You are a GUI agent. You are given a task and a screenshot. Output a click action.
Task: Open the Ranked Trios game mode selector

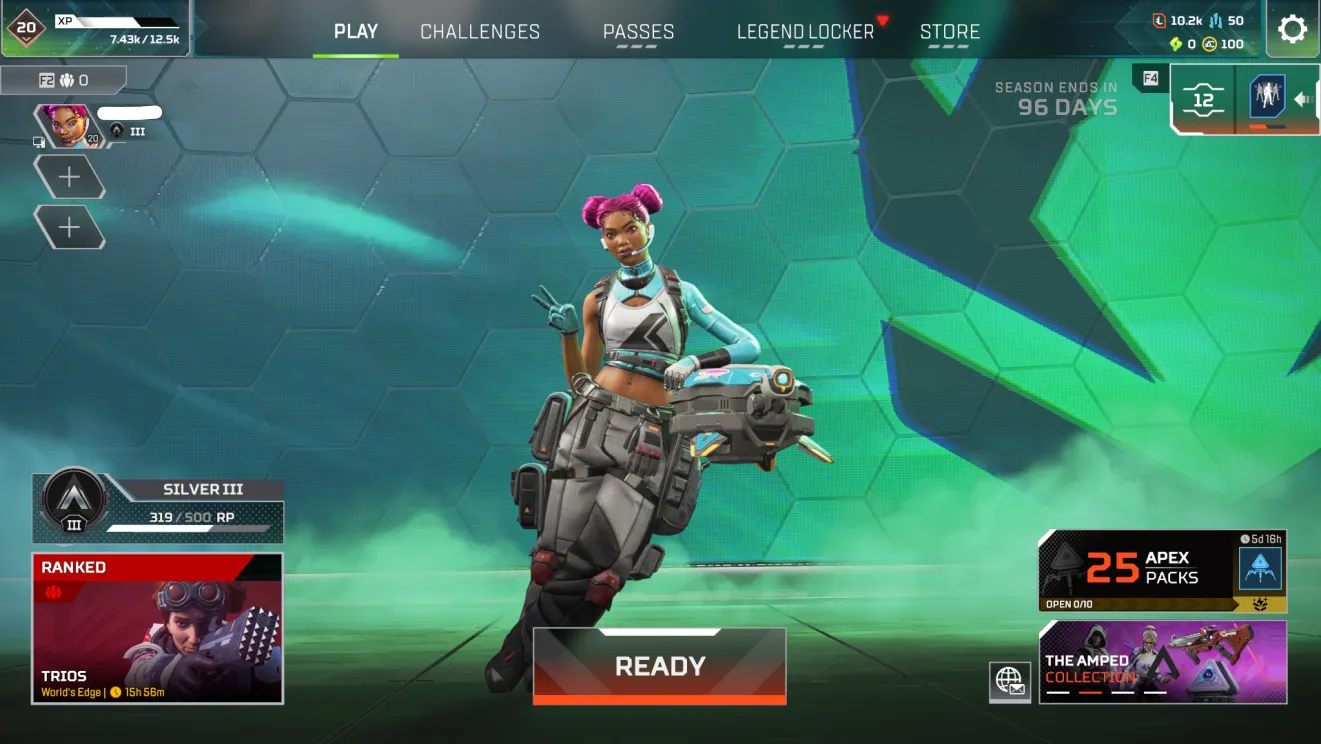click(x=158, y=628)
